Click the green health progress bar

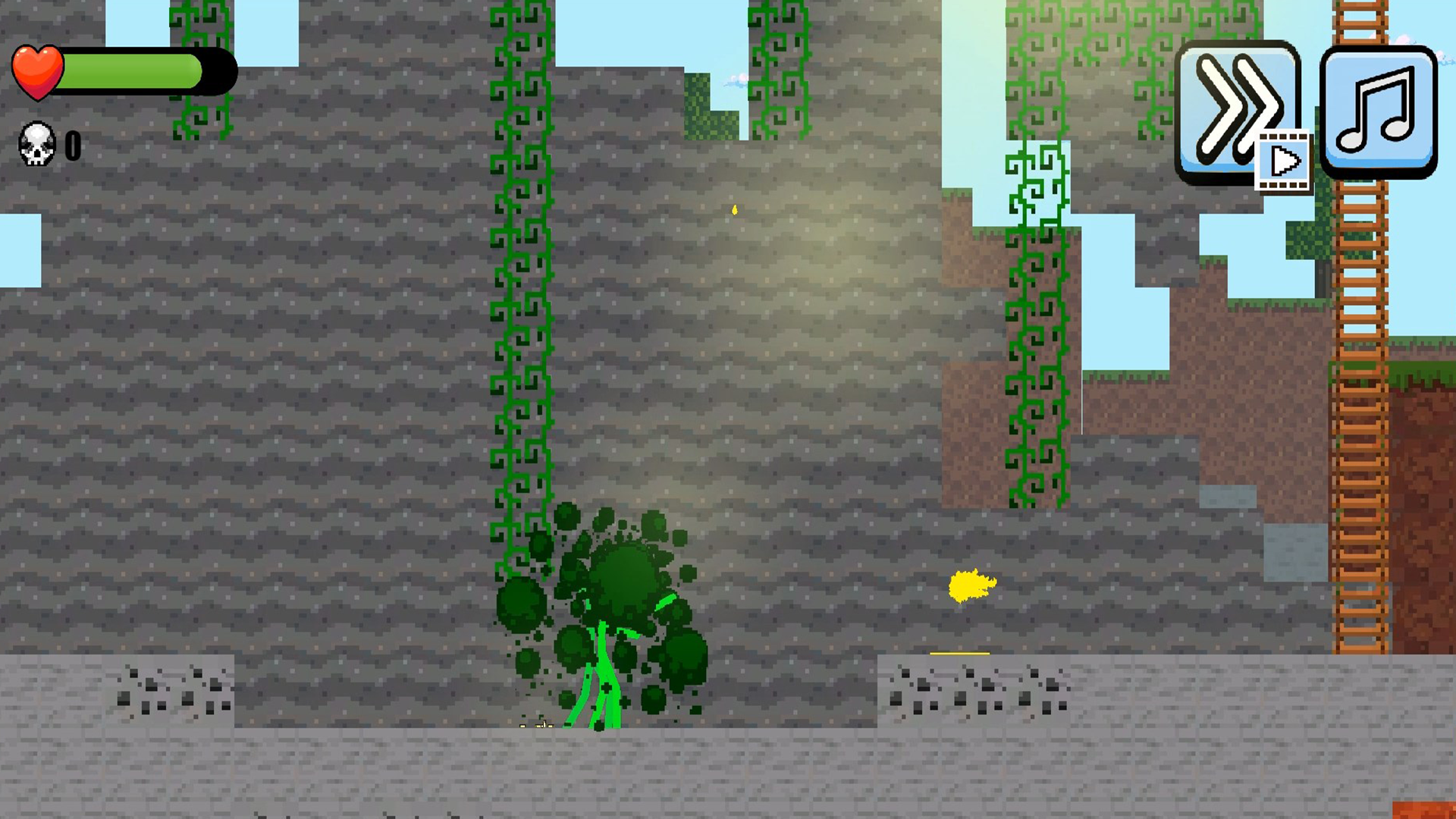pos(133,71)
